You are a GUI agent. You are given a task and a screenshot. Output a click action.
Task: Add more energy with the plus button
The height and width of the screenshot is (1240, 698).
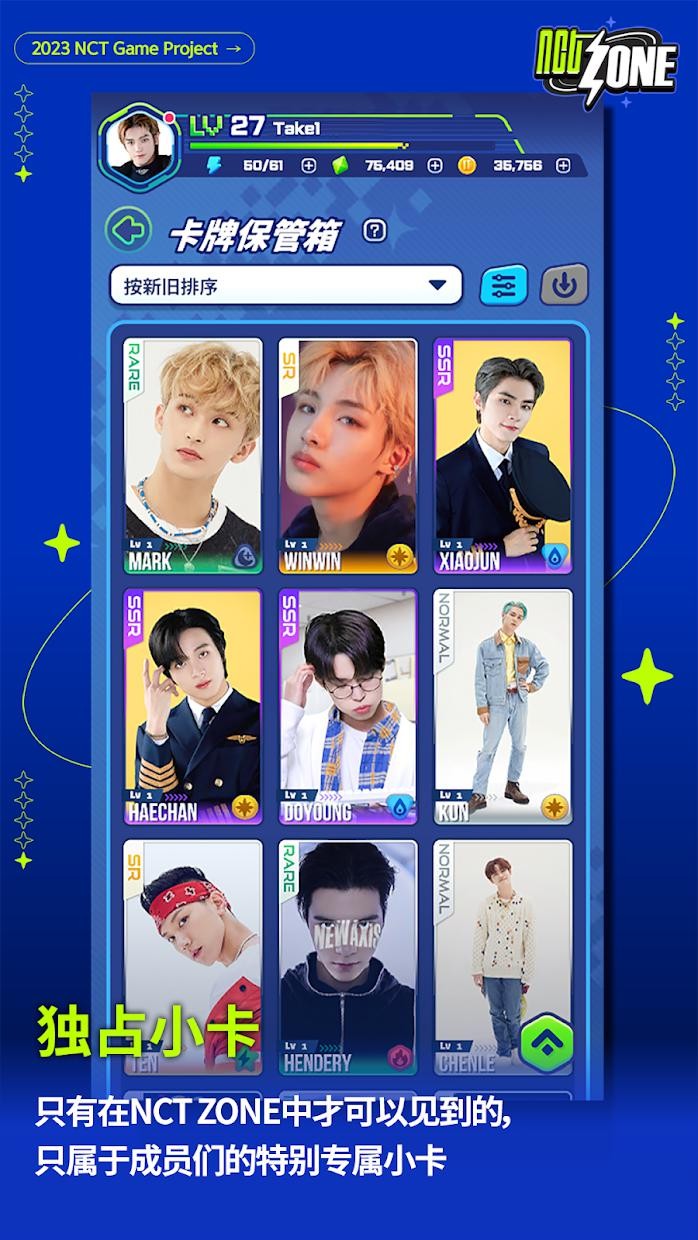[x=309, y=166]
